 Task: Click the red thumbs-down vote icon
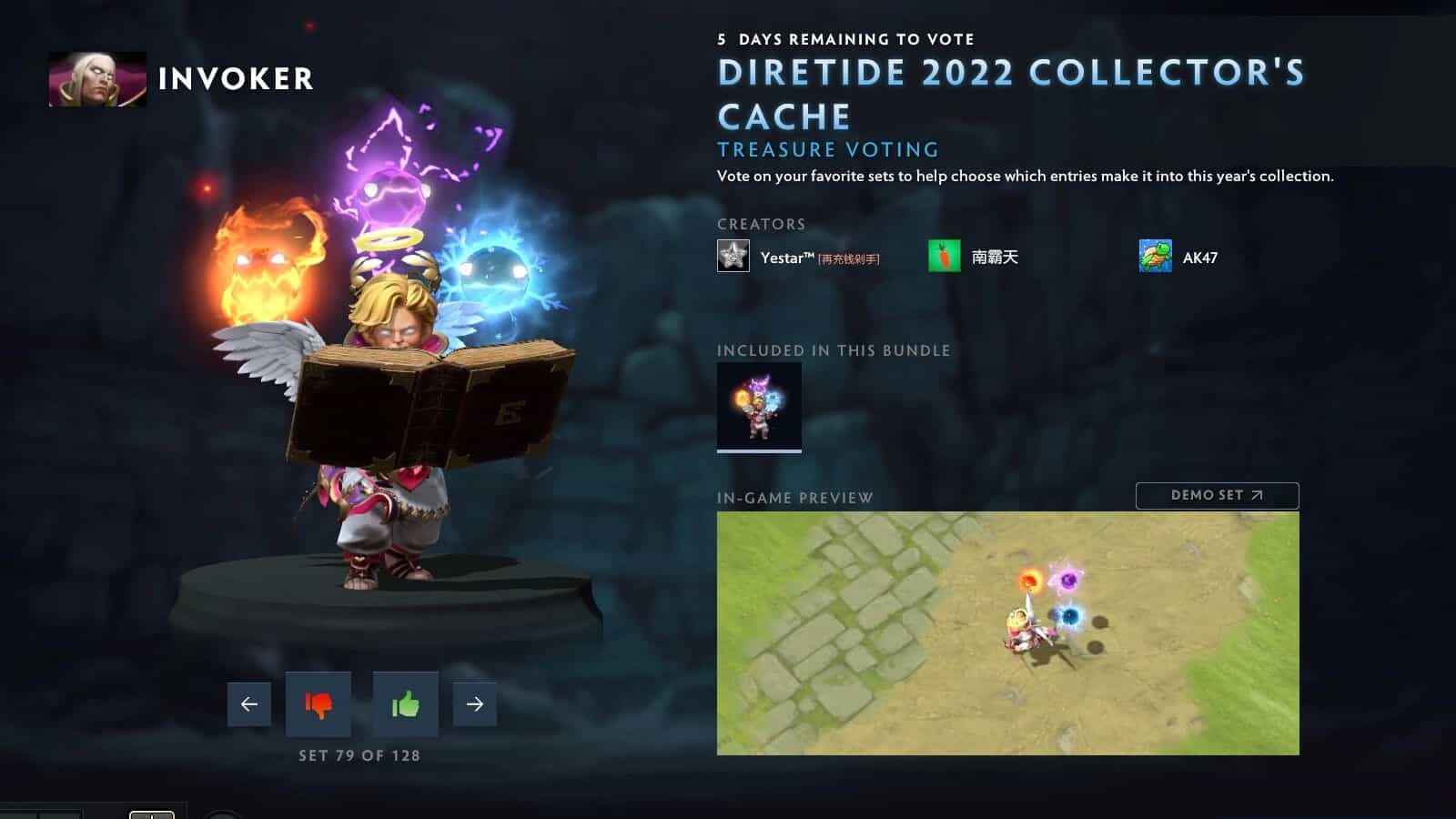point(319,705)
